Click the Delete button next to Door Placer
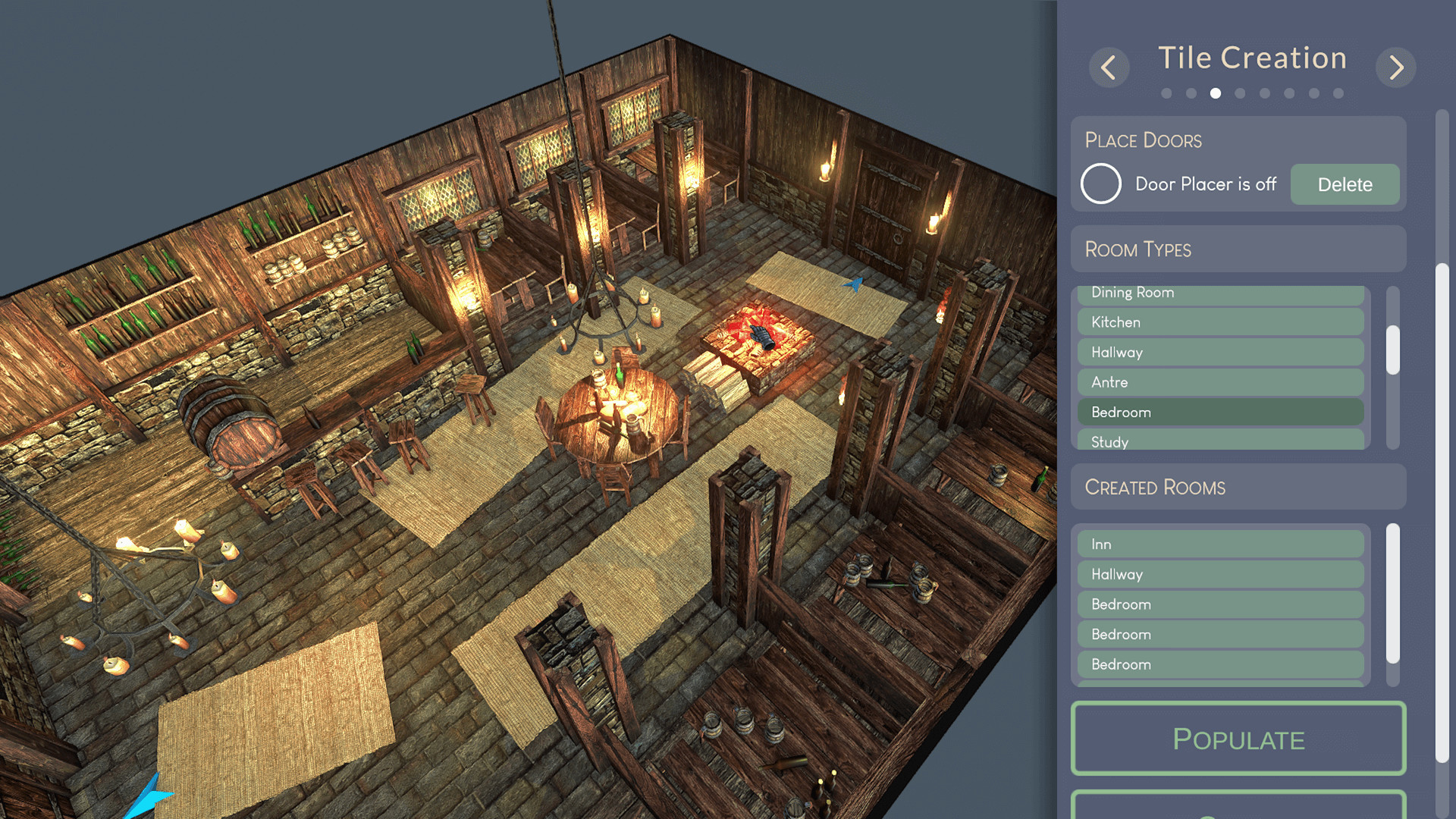Screen dimensions: 1456x819 [1345, 184]
